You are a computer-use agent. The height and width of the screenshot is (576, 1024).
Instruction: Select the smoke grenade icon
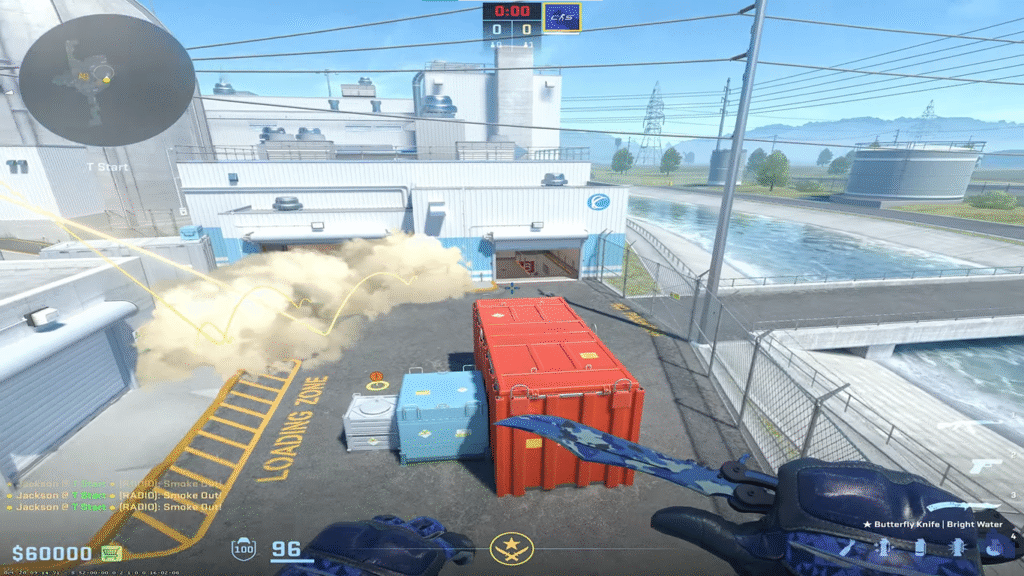[921, 547]
